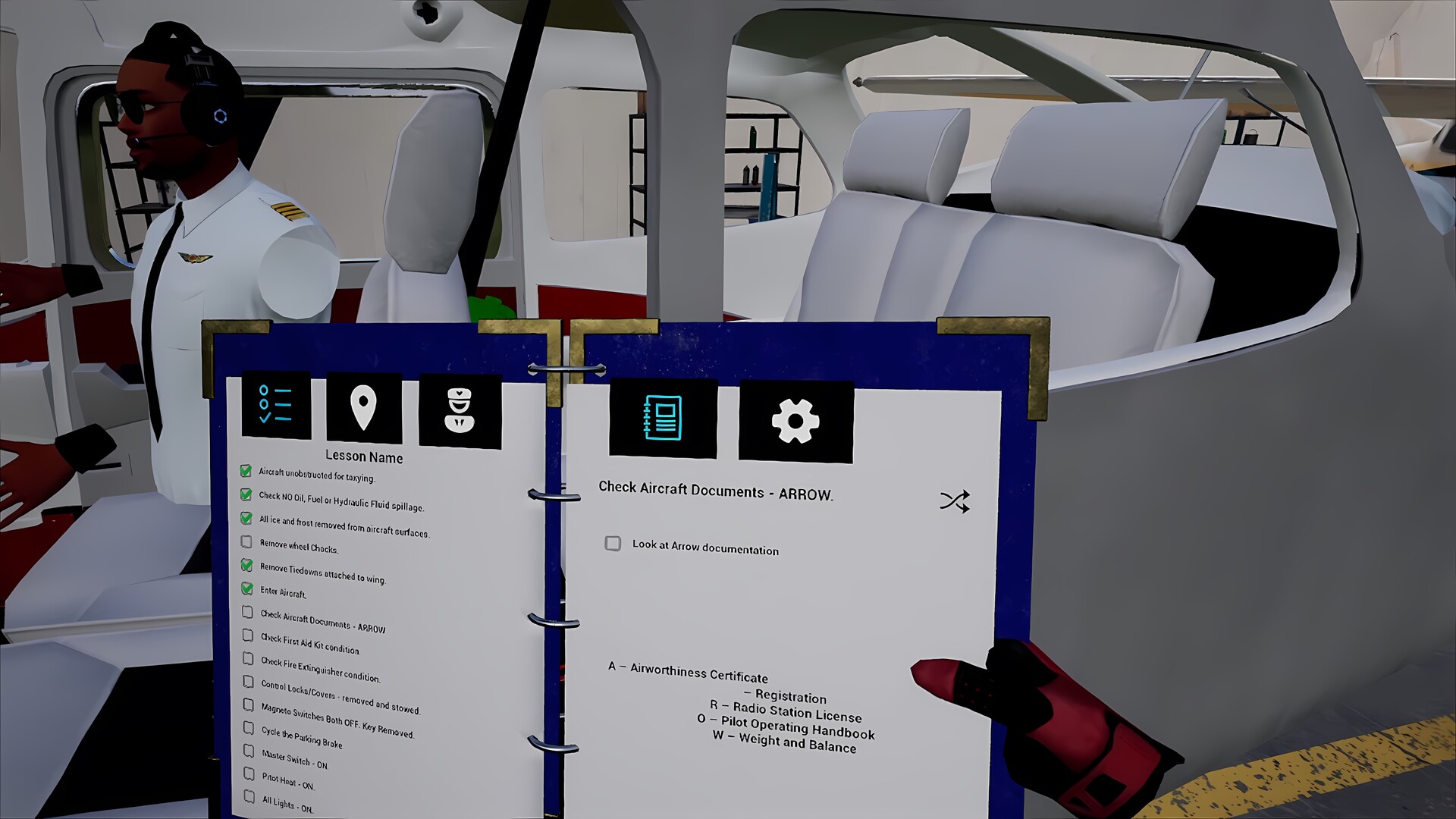
Task: Check the Look at Arrow documentation box
Action: click(613, 544)
